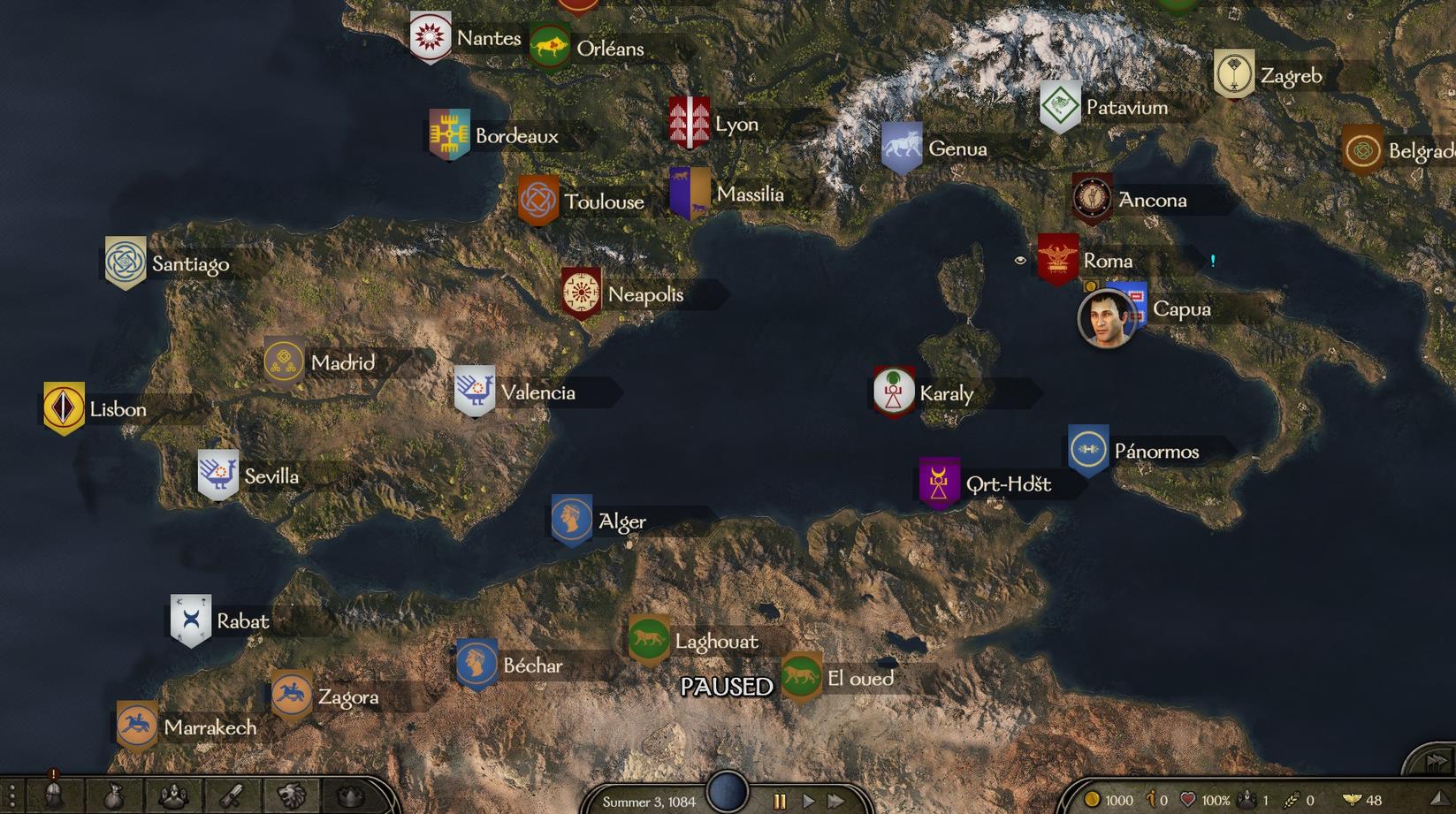Open the inventory sack icon

[x=114, y=797]
